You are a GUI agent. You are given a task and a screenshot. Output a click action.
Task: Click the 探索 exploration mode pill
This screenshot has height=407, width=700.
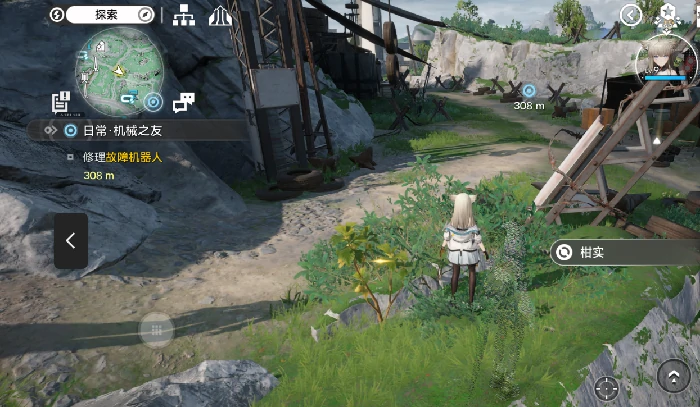click(x=107, y=14)
